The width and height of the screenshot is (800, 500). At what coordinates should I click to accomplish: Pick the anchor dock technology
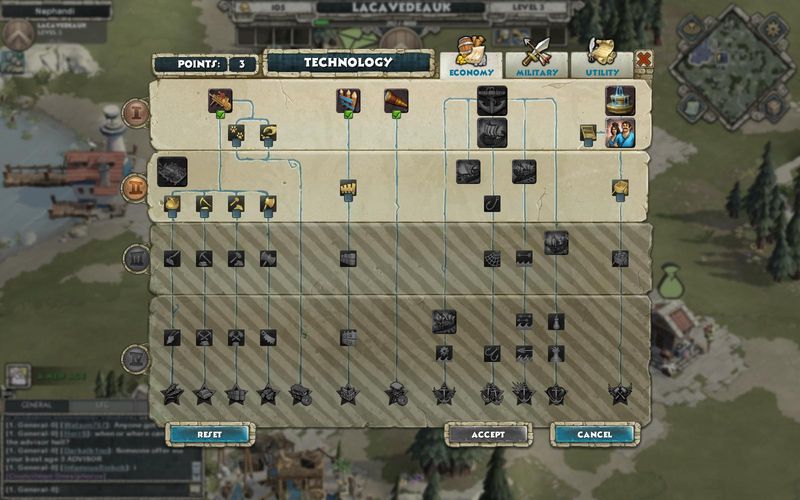coord(492,99)
